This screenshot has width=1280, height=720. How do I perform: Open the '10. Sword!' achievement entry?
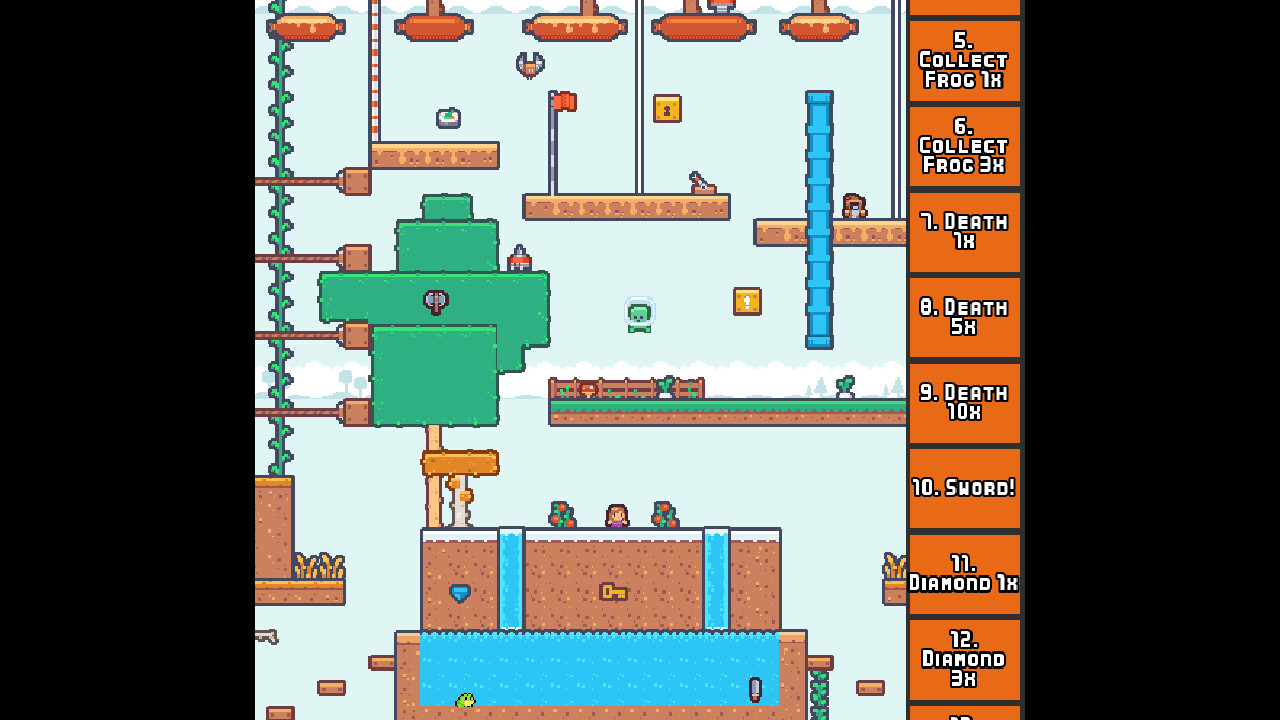pyautogui.click(x=964, y=488)
